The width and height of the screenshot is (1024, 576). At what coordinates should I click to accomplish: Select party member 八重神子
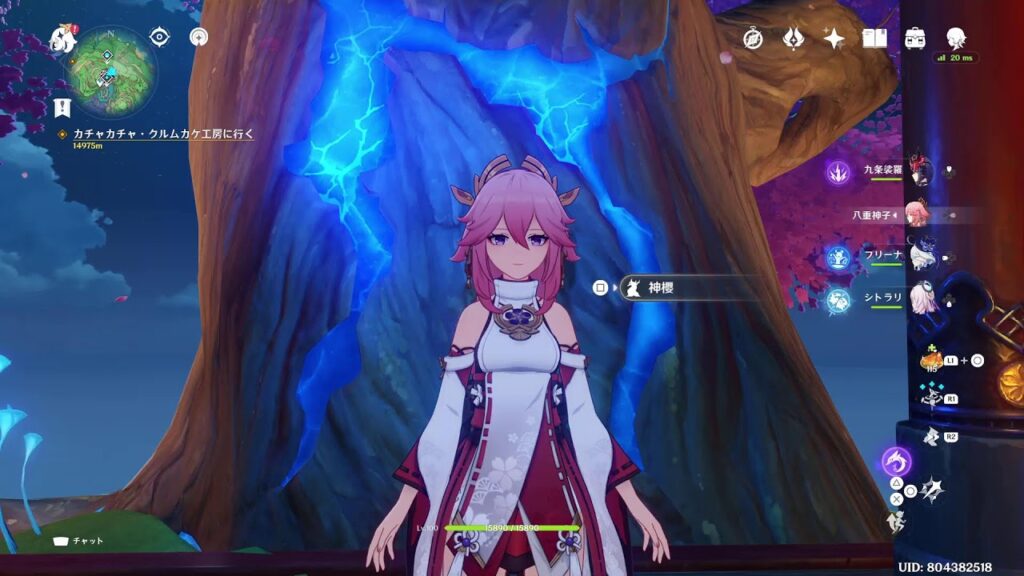(916, 214)
